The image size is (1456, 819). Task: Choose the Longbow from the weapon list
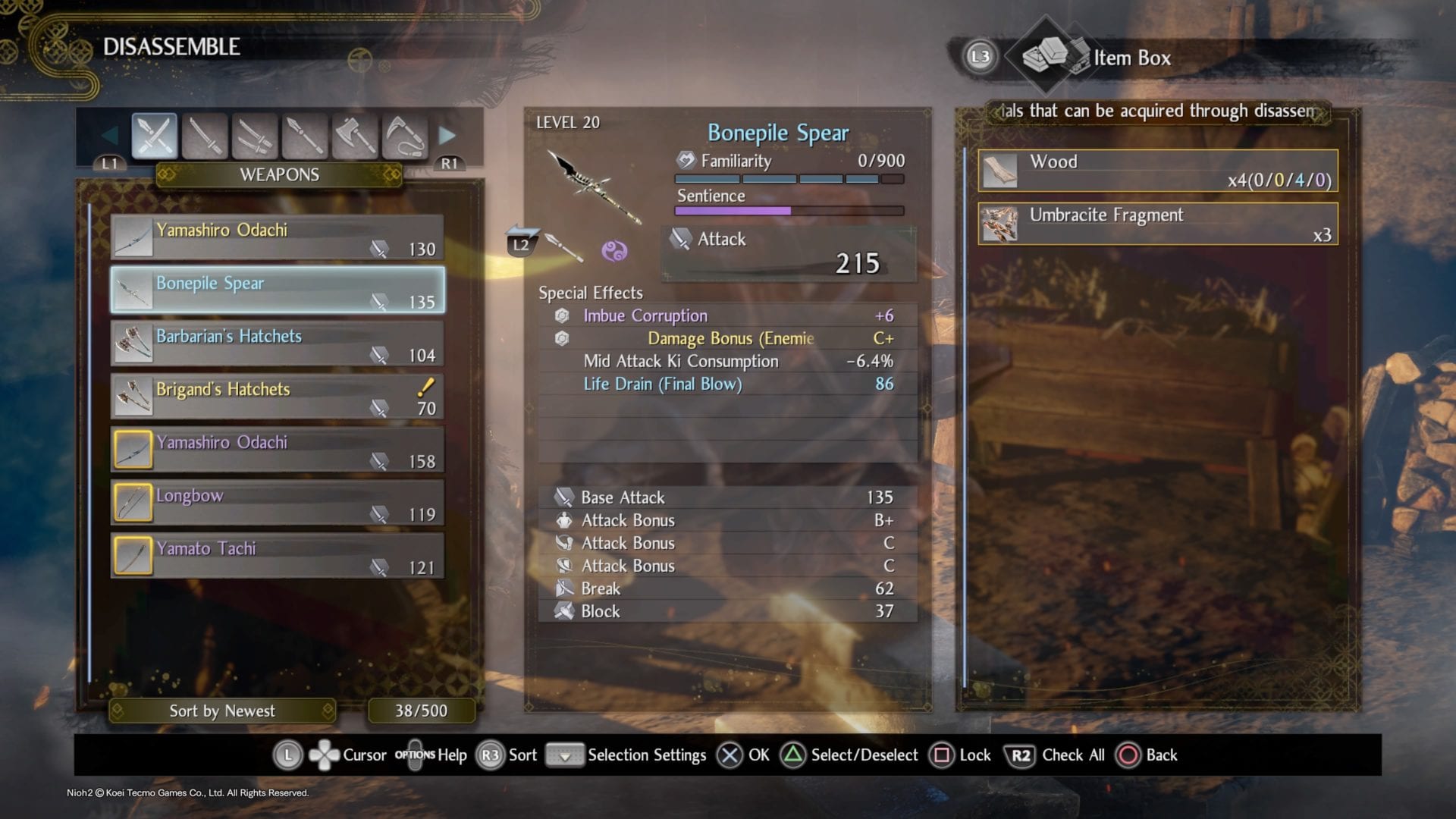point(278,503)
